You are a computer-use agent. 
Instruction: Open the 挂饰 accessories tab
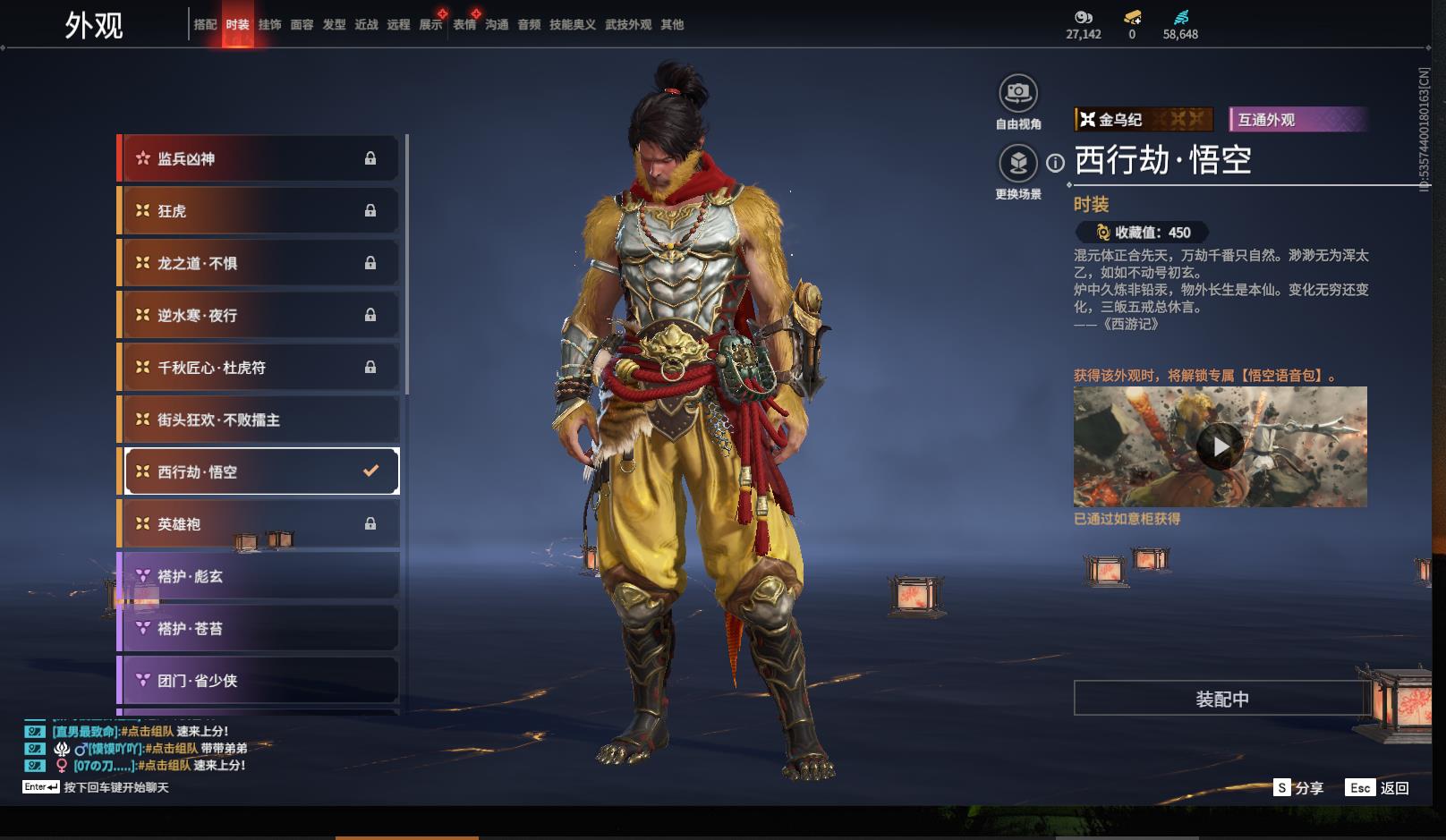tap(269, 25)
